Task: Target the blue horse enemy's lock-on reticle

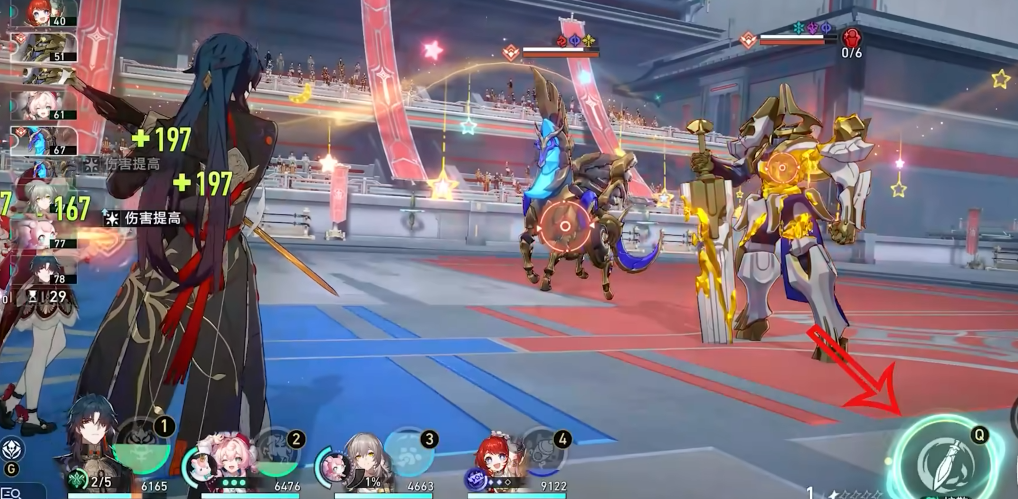Action: (566, 226)
